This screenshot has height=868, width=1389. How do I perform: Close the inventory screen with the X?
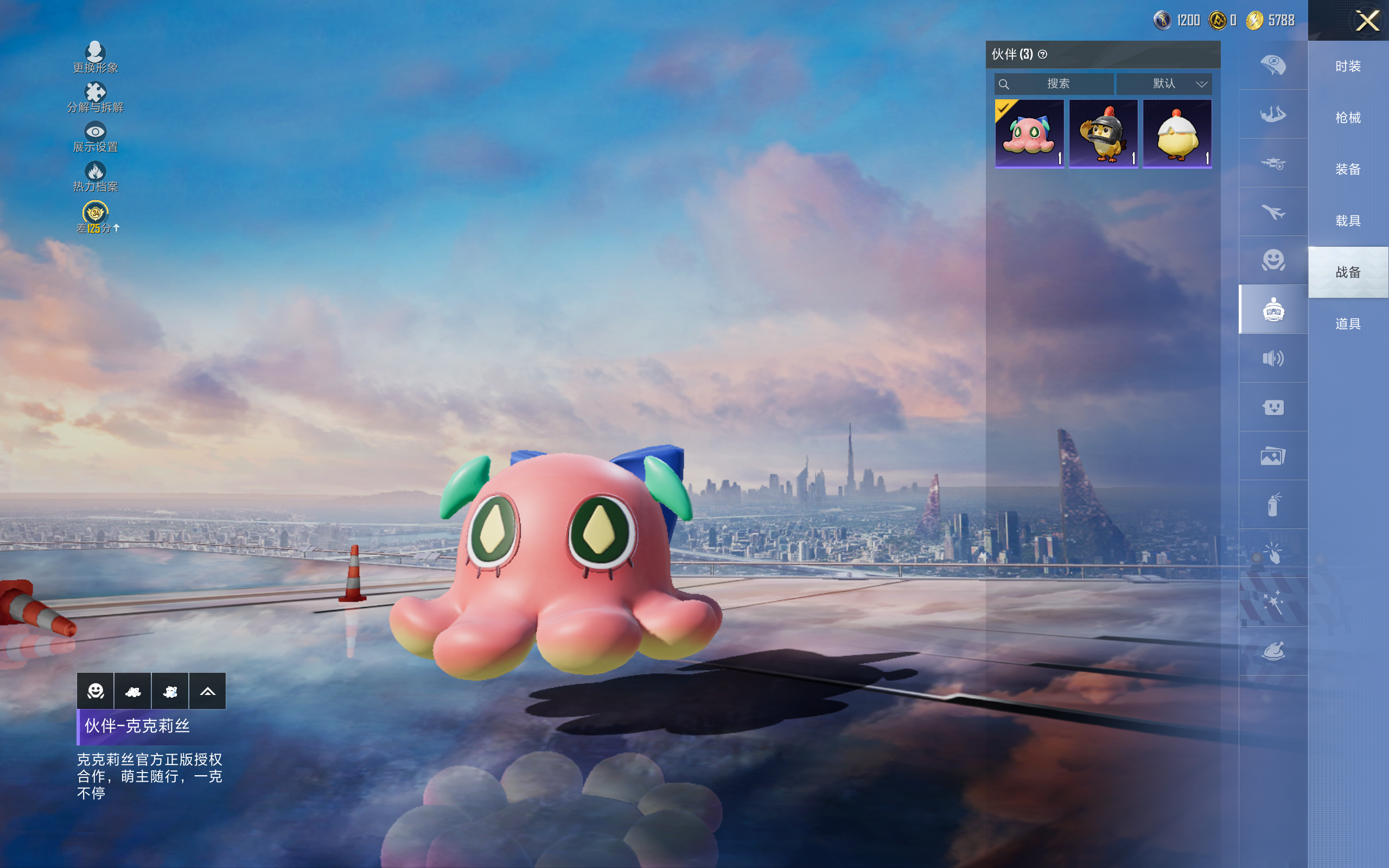pos(1367,21)
